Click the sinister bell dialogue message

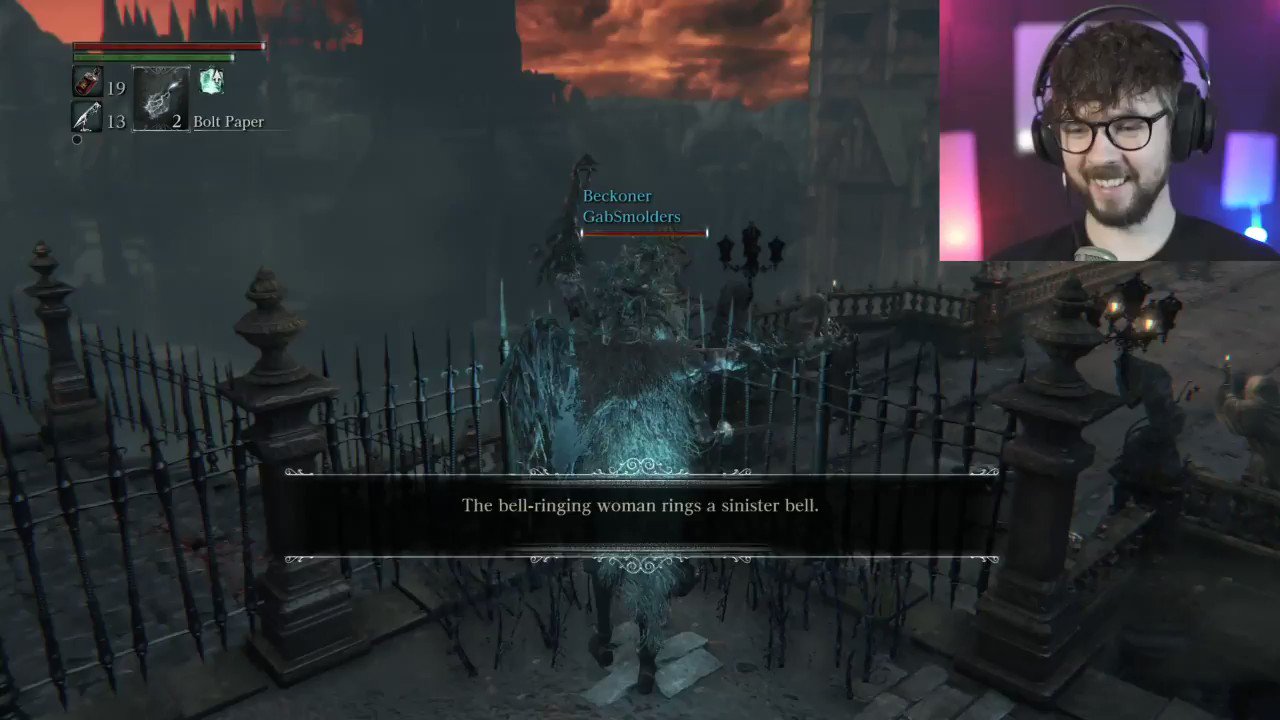click(x=640, y=505)
